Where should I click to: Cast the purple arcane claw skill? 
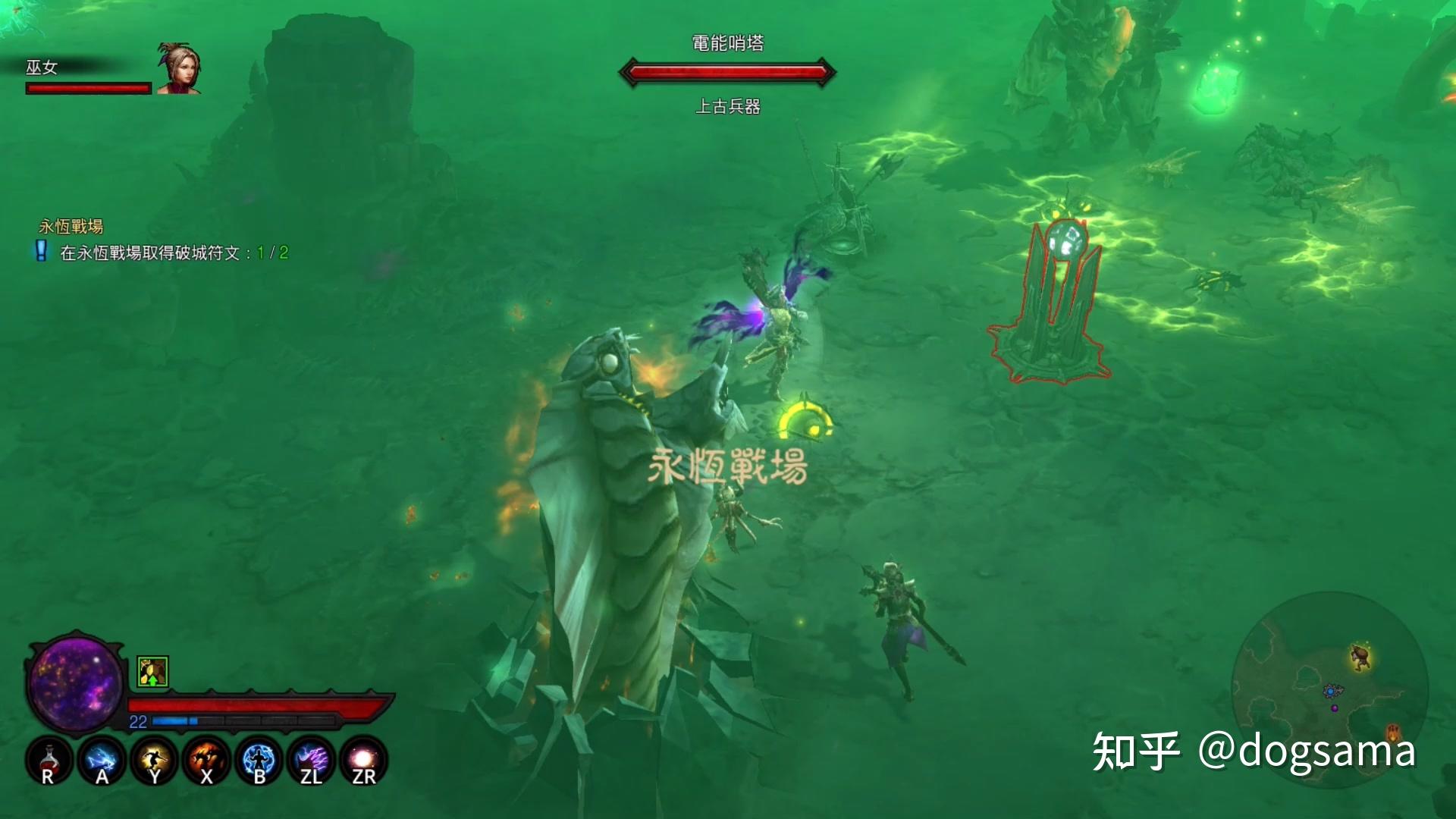point(312,760)
